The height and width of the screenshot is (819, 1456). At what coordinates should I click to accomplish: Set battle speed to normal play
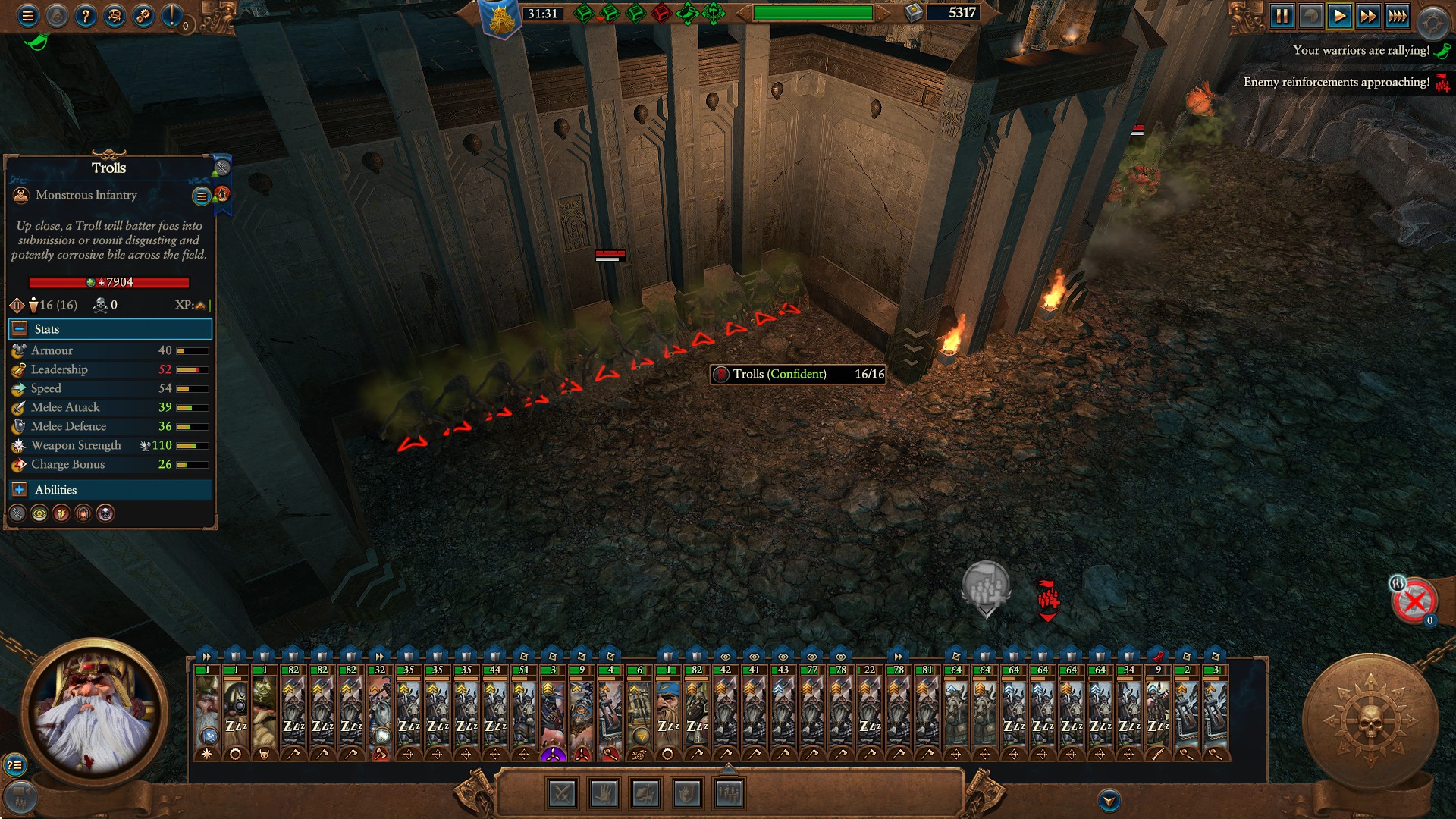click(1339, 16)
